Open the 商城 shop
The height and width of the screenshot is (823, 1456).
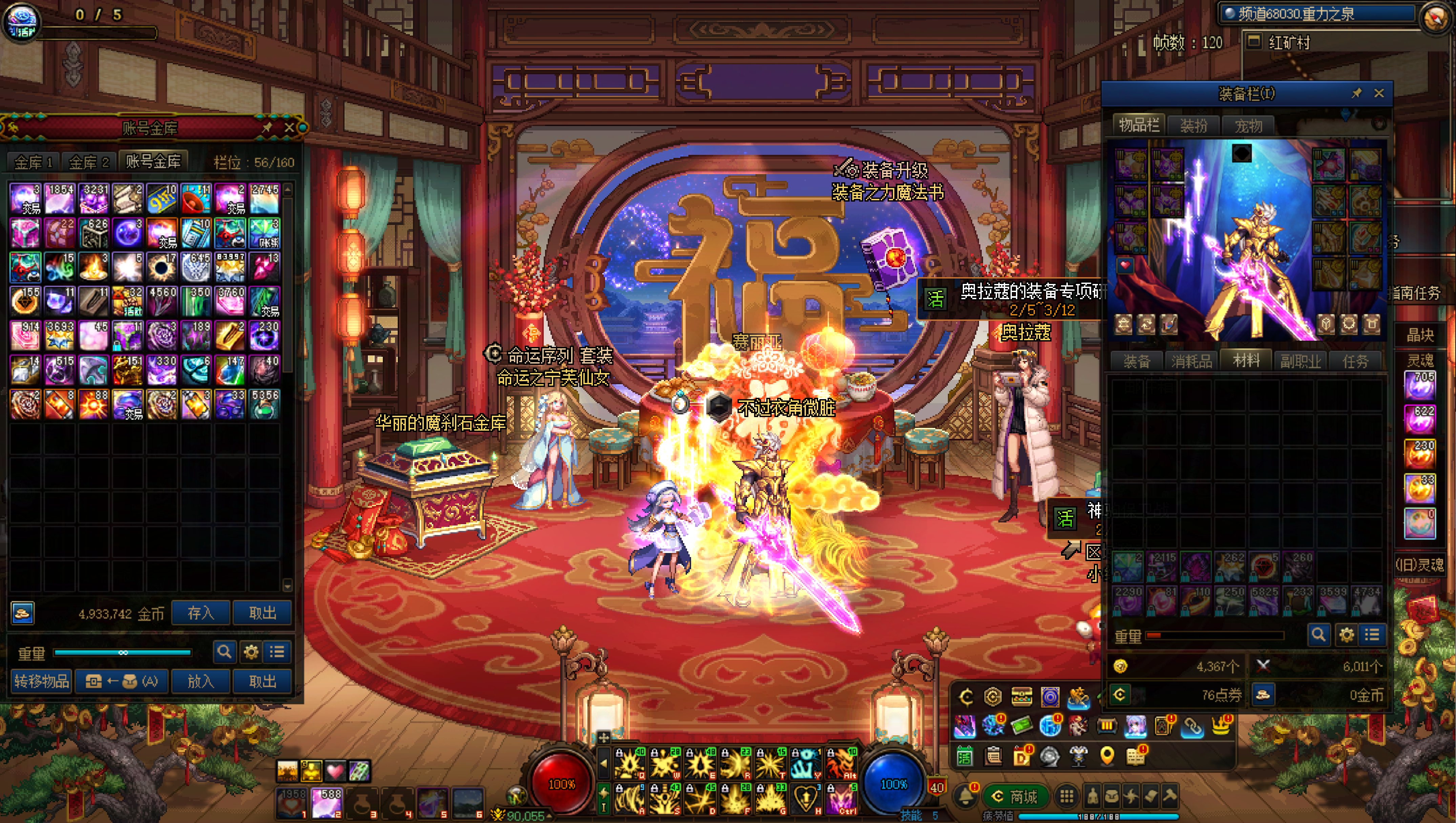point(1016,797)
